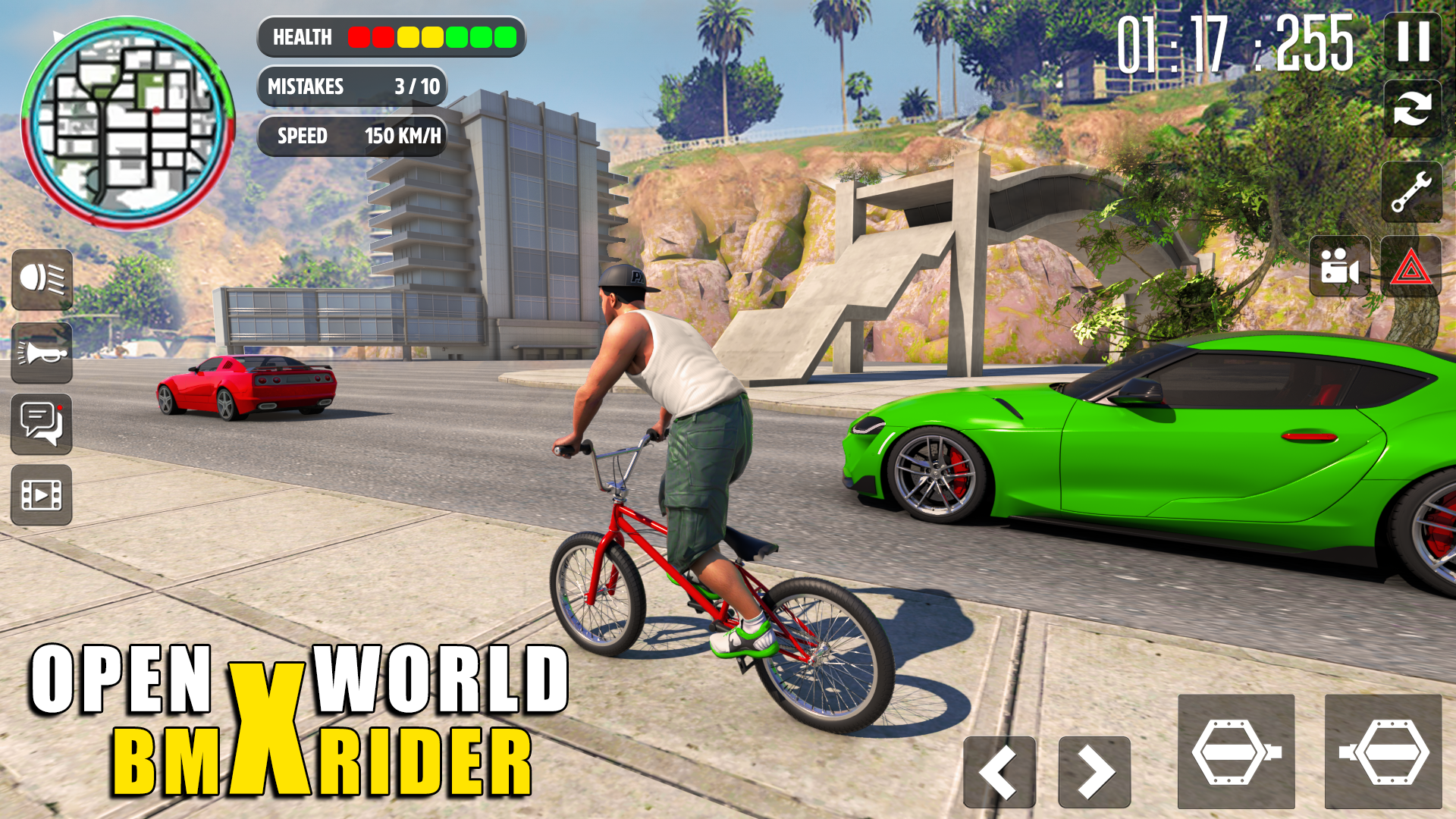Restart the level using the reset icon

tap(1412, 108)
